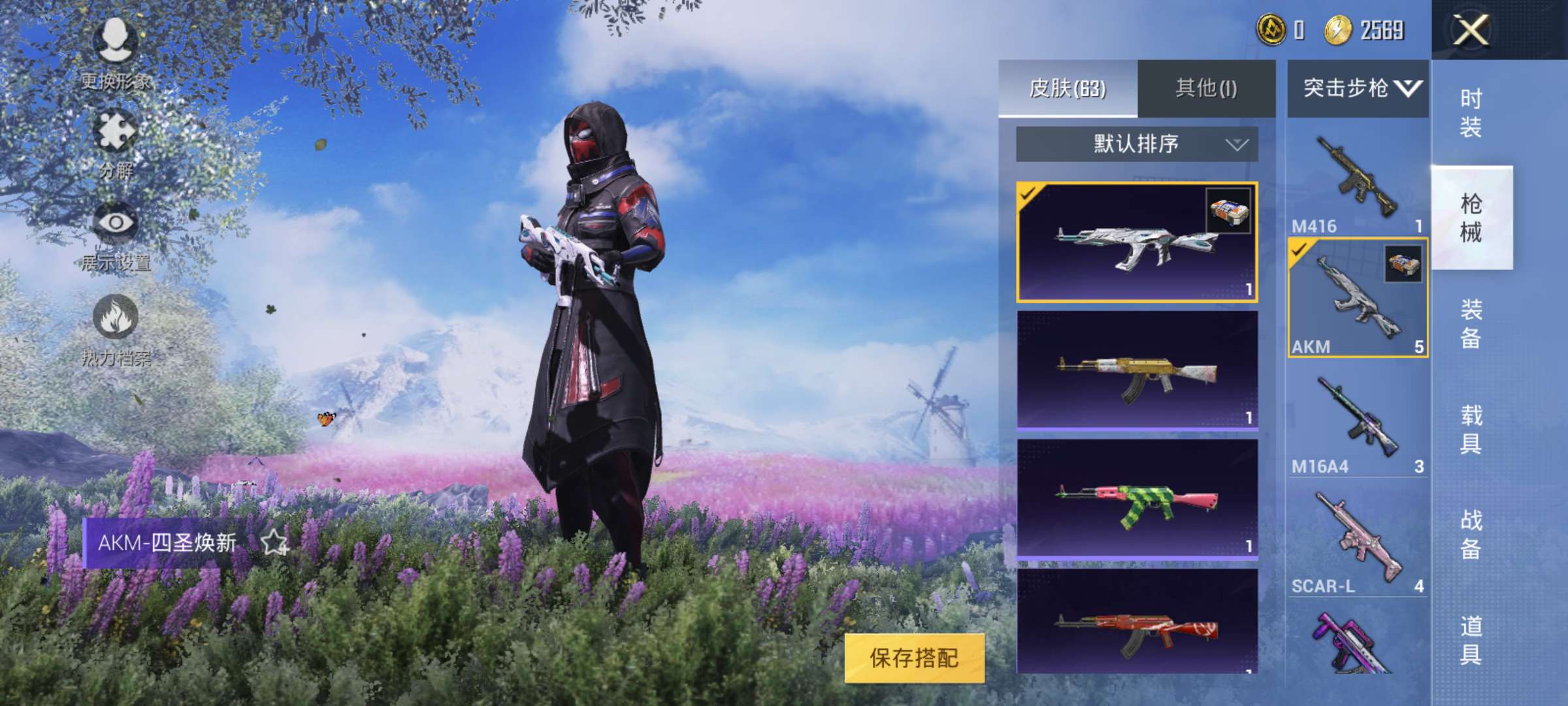Open 展示设置 display settings eye icon
The width and height of the screenshot is (1568, 706).
click(x=116, y=222)
